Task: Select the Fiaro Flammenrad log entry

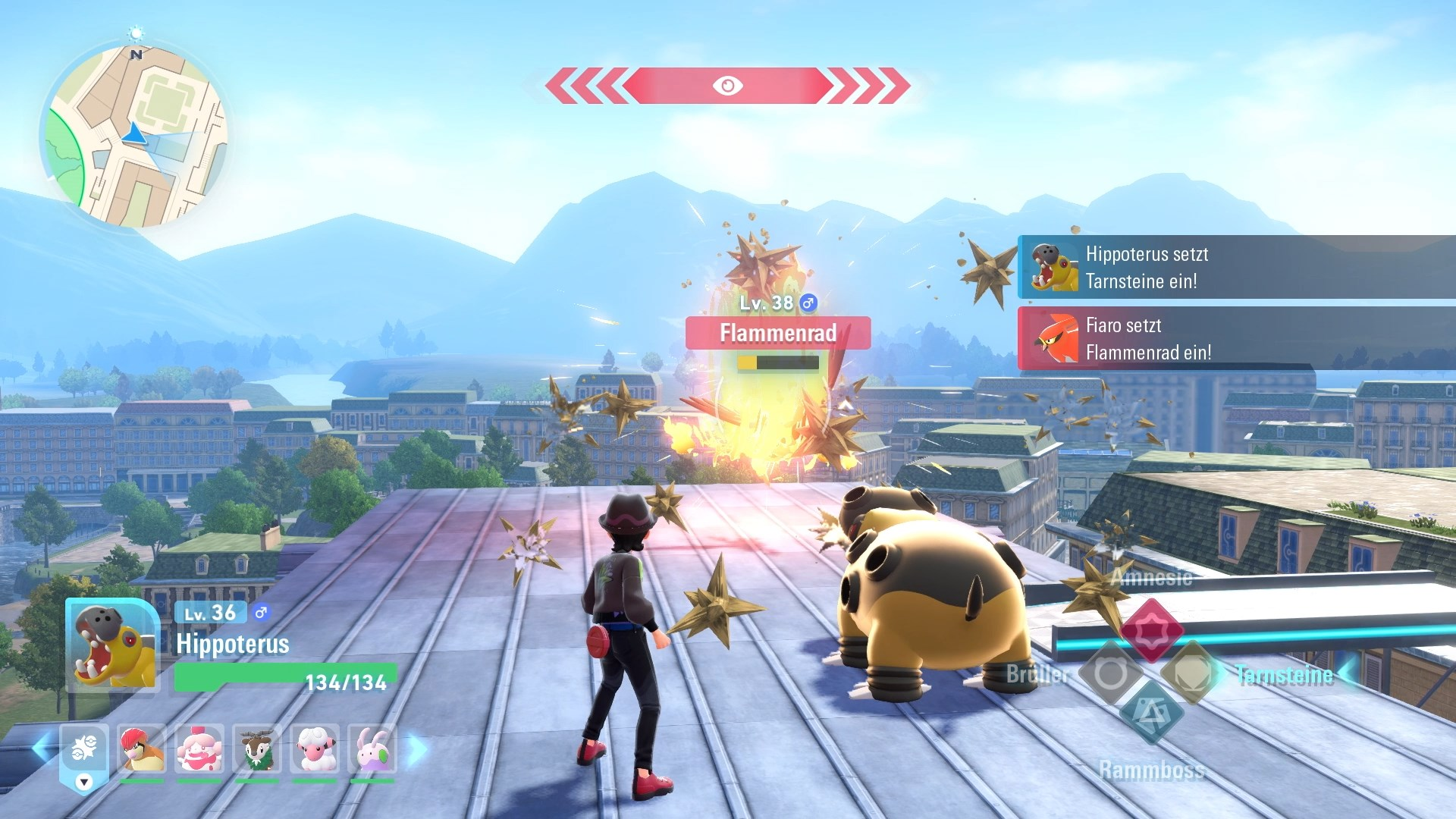Action: pyautogui.click(x=1236, y=338)
